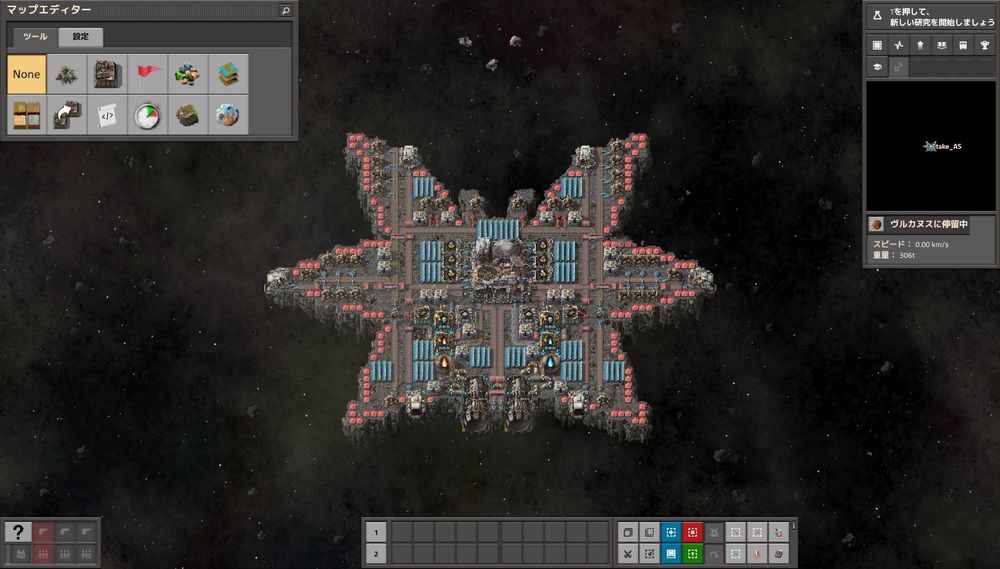
Task: Click the map editor search magnifier button
Action: [286, 10]
